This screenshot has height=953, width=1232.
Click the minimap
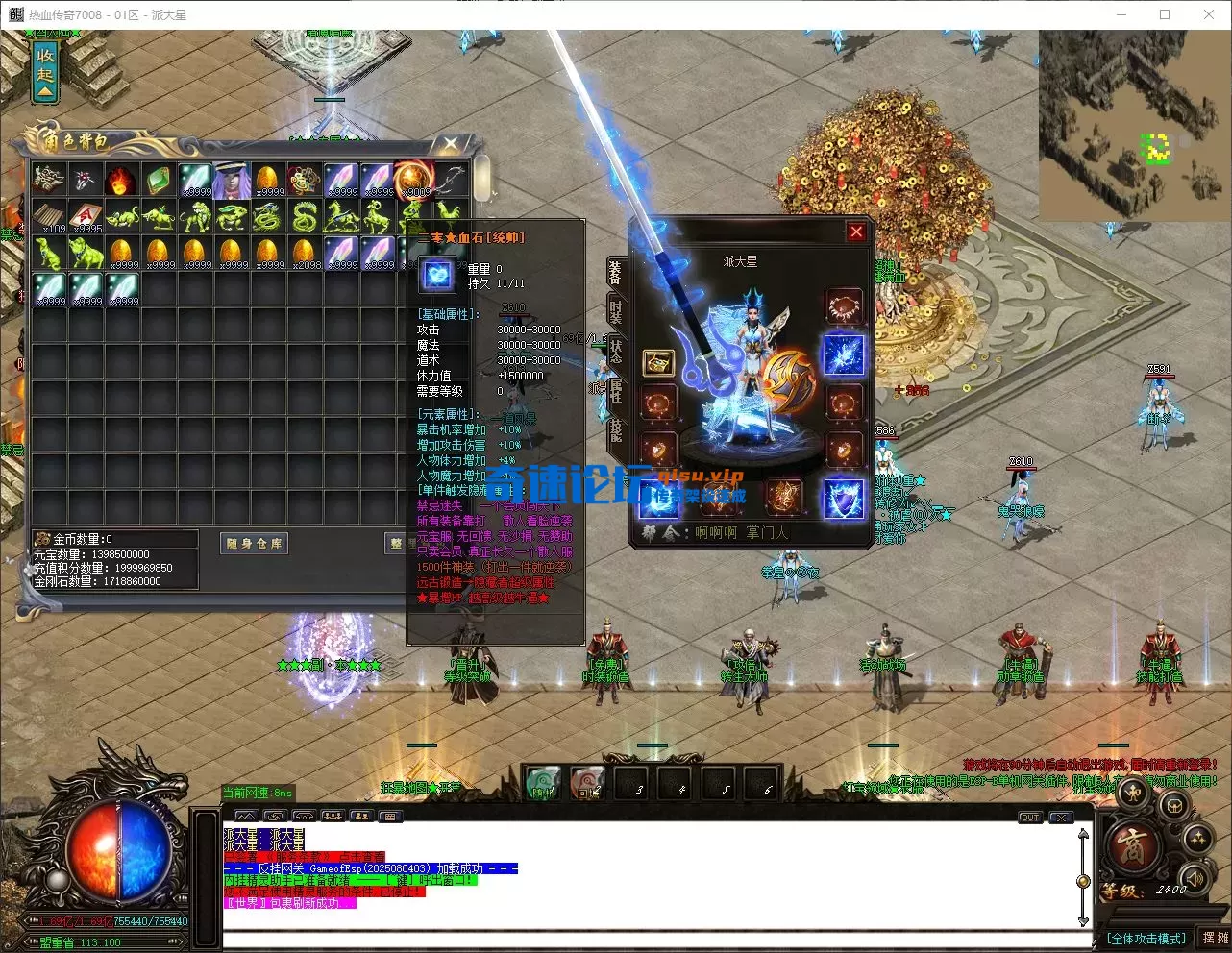tap(1132, 125)
